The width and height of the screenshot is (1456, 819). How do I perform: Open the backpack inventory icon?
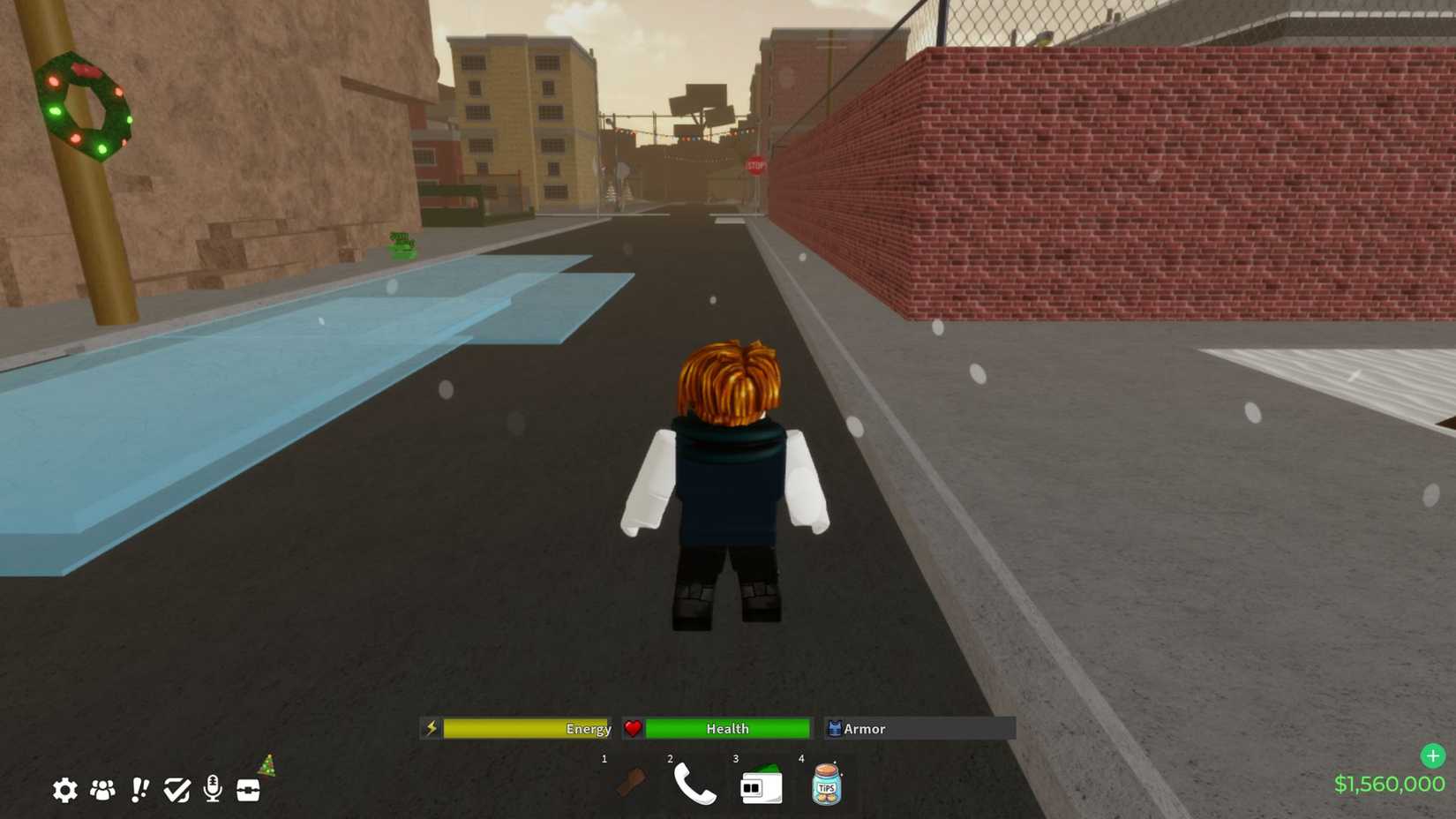pyautogui.click(x=248, y=791)
